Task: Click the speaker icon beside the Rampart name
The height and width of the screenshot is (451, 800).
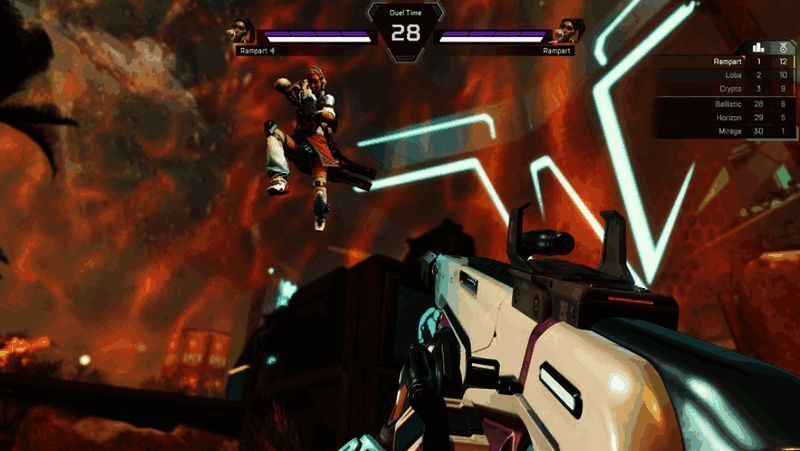Action: coord(271,49)
